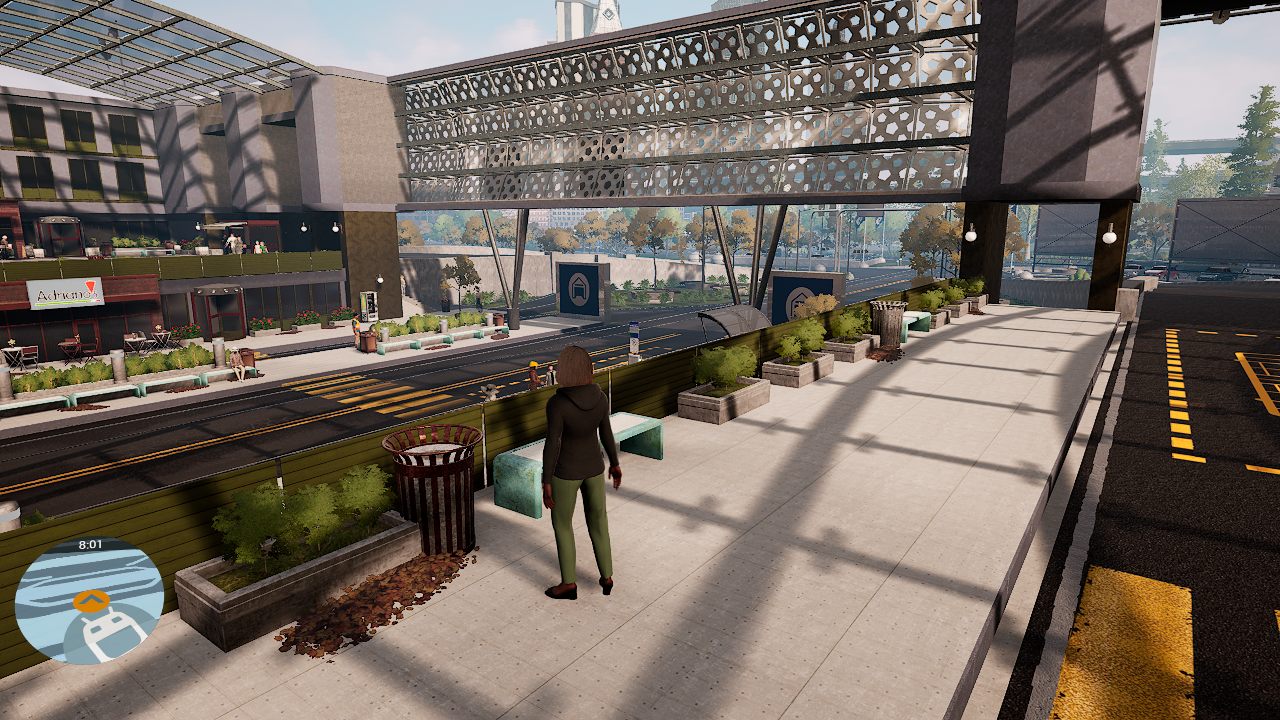Select the bus stop sign by the road
1280x720 pixels.
(635, 340)
